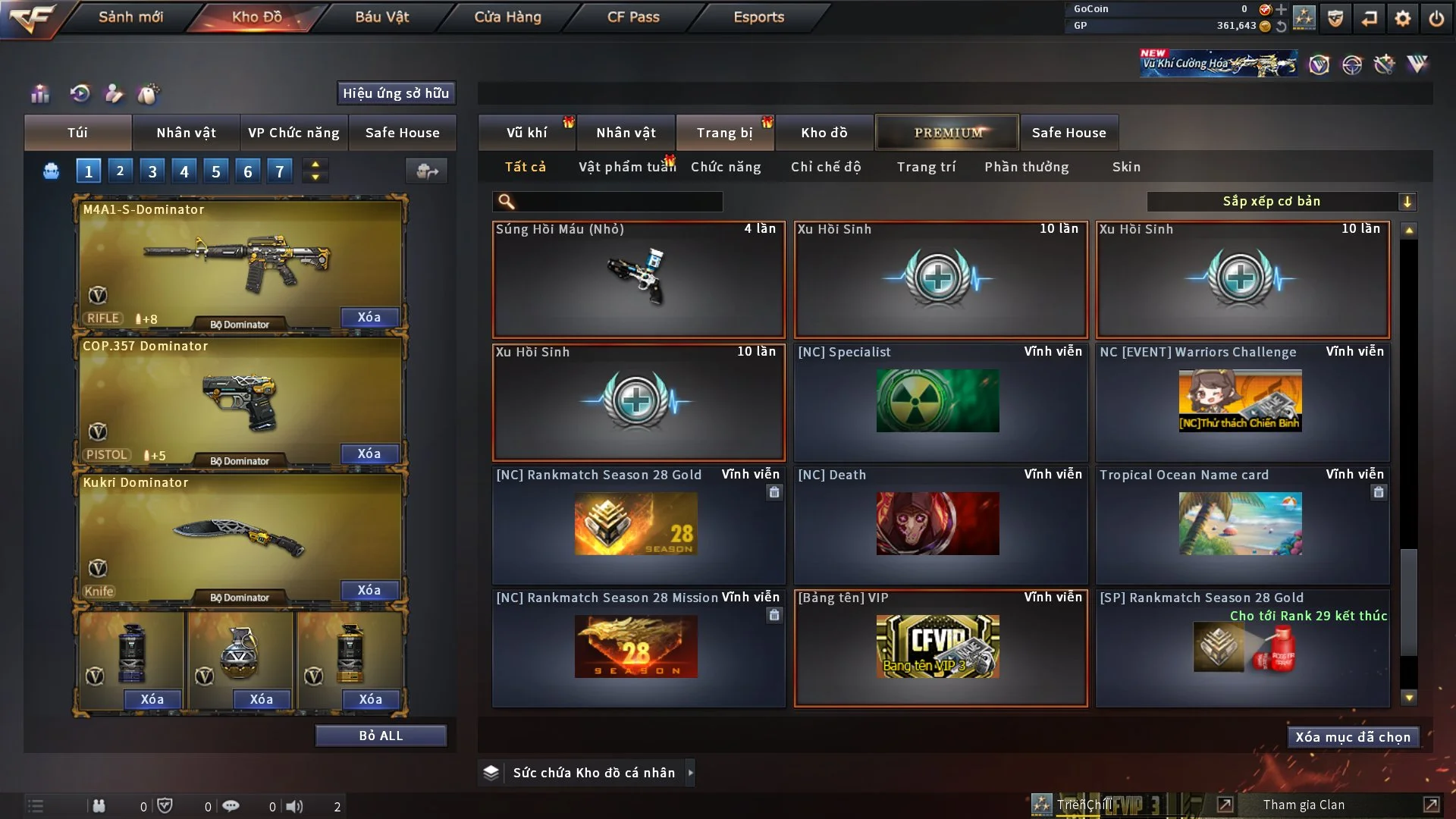The height and width of the screenshot is (819, 1456).
Task: Select the Tropical Ocean Name card
Action: click(x=1241, y=525)
